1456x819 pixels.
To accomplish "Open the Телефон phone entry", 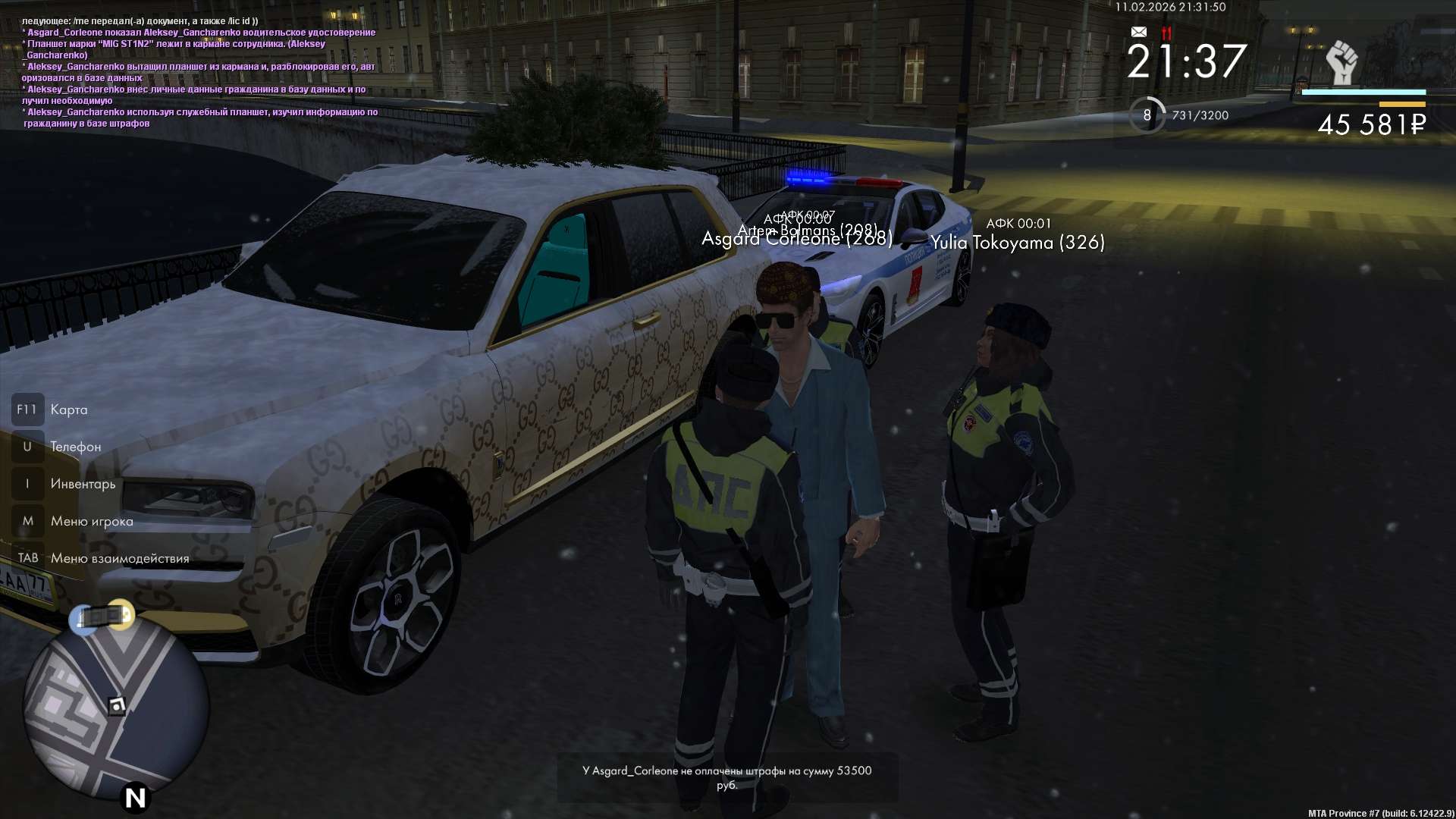I will tap(75, 447).
